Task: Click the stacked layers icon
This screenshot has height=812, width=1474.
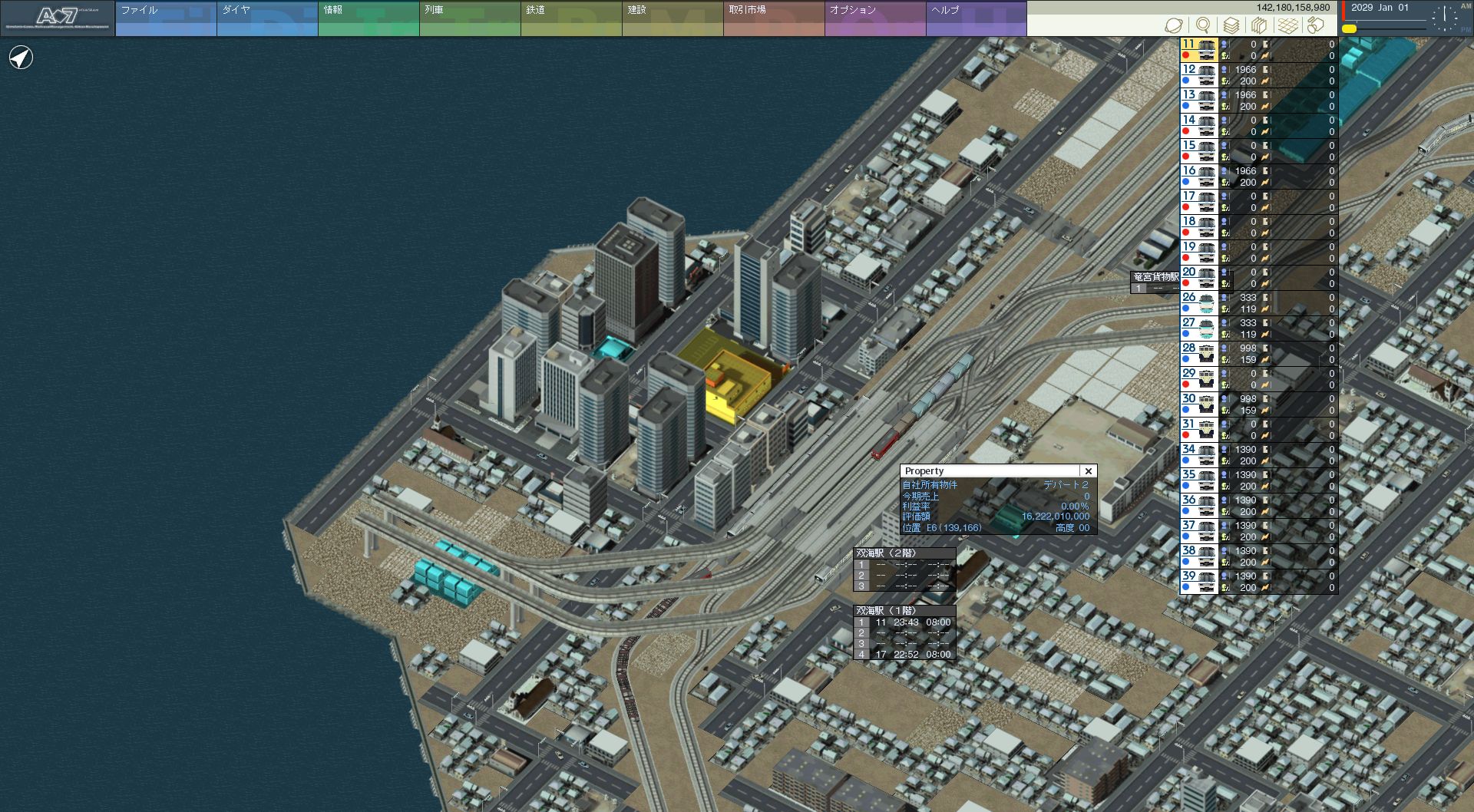Action: 1231,25
